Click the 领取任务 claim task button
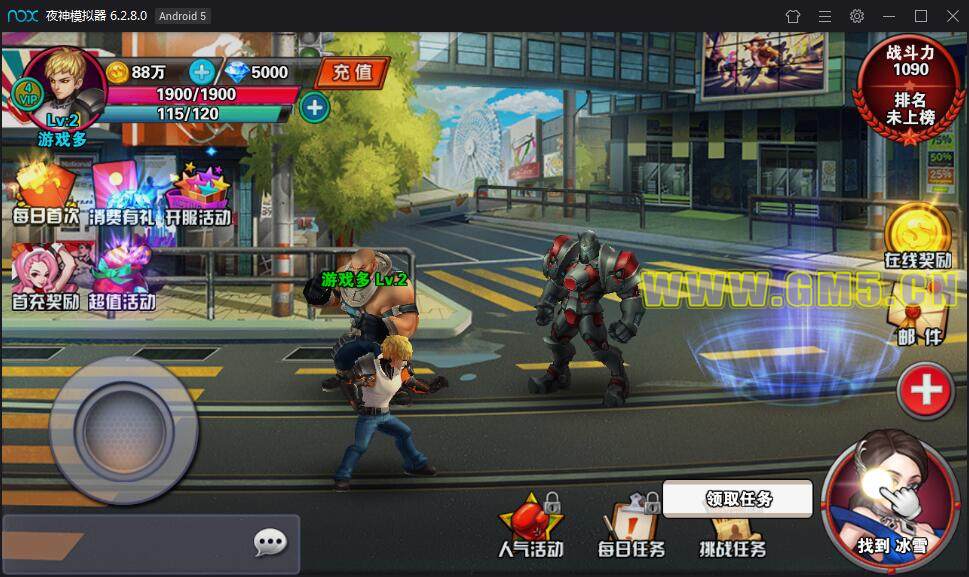The image size is (969, 577). pos(738,499)
